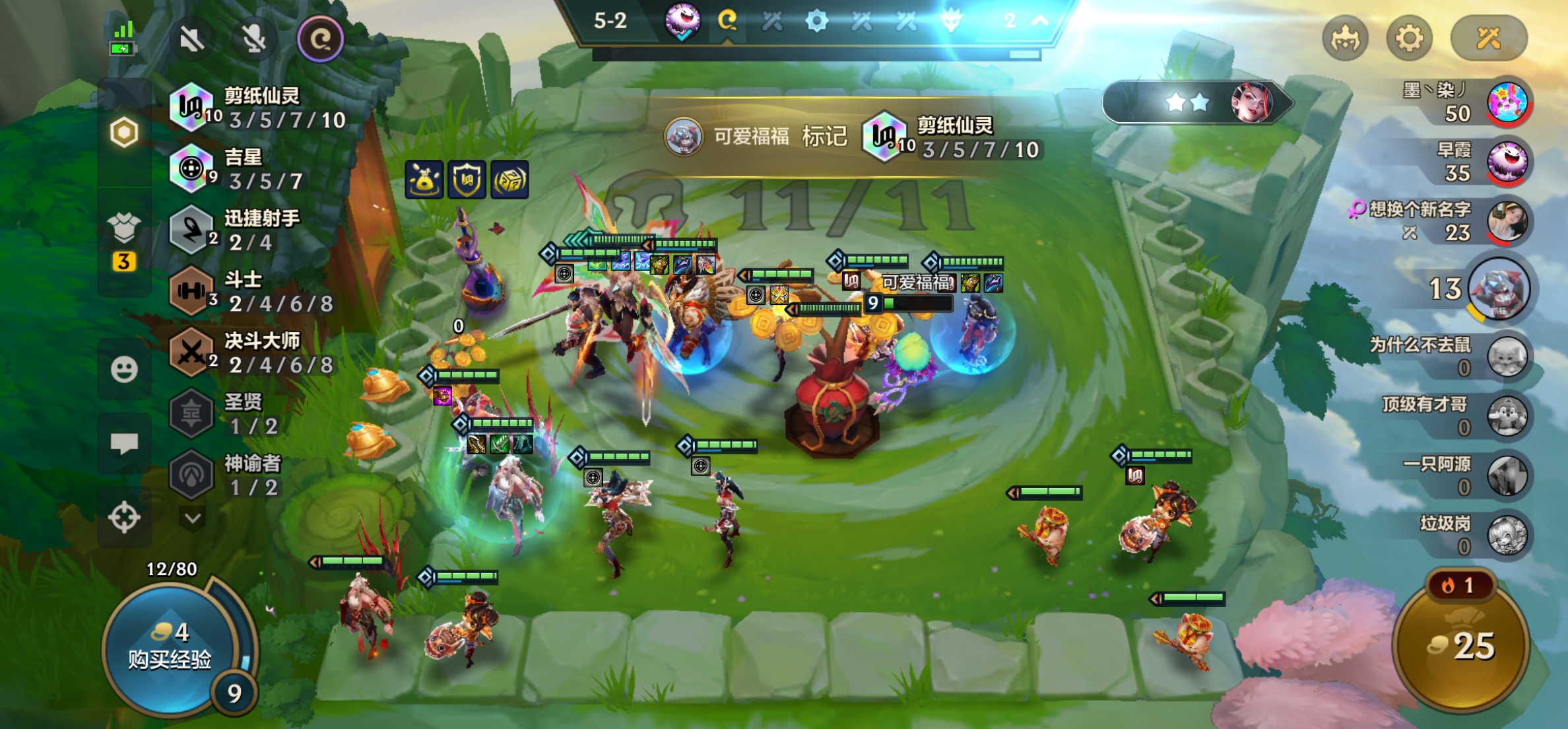
Task: Expand the stage tracker with the up arrow
Action: click(x=1040, y=21)
